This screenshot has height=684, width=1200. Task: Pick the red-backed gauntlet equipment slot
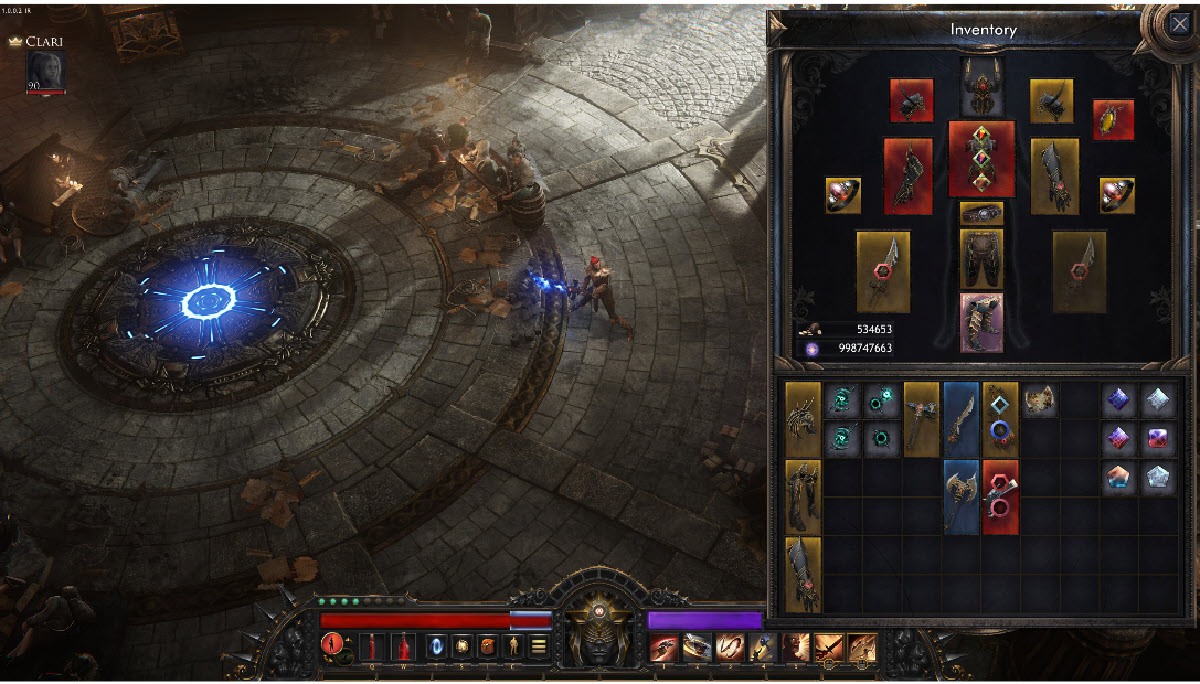click(x=908, y=175)
